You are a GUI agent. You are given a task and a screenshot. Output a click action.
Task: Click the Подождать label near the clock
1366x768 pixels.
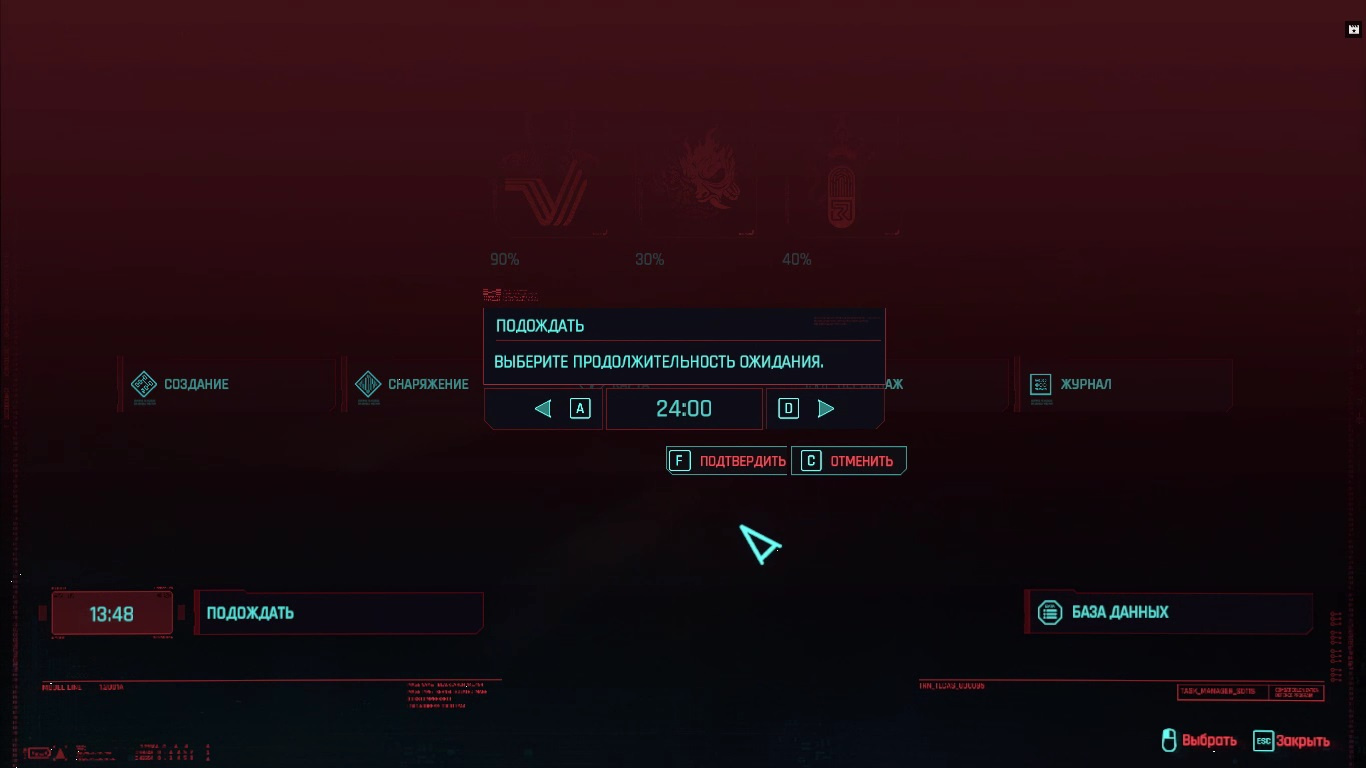[x=249, y=613]
